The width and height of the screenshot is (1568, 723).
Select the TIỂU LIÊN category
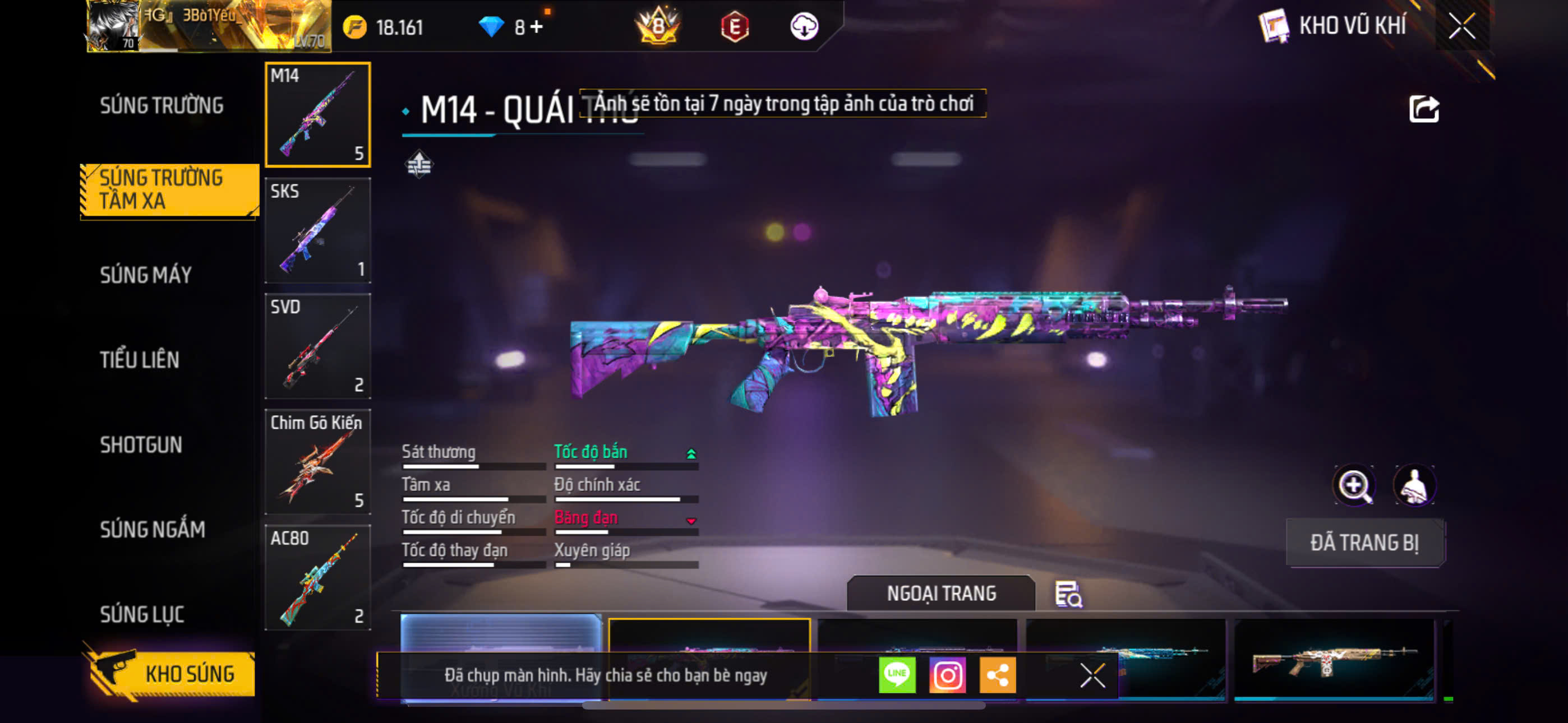pyautogui.click(x=140, y=360)
